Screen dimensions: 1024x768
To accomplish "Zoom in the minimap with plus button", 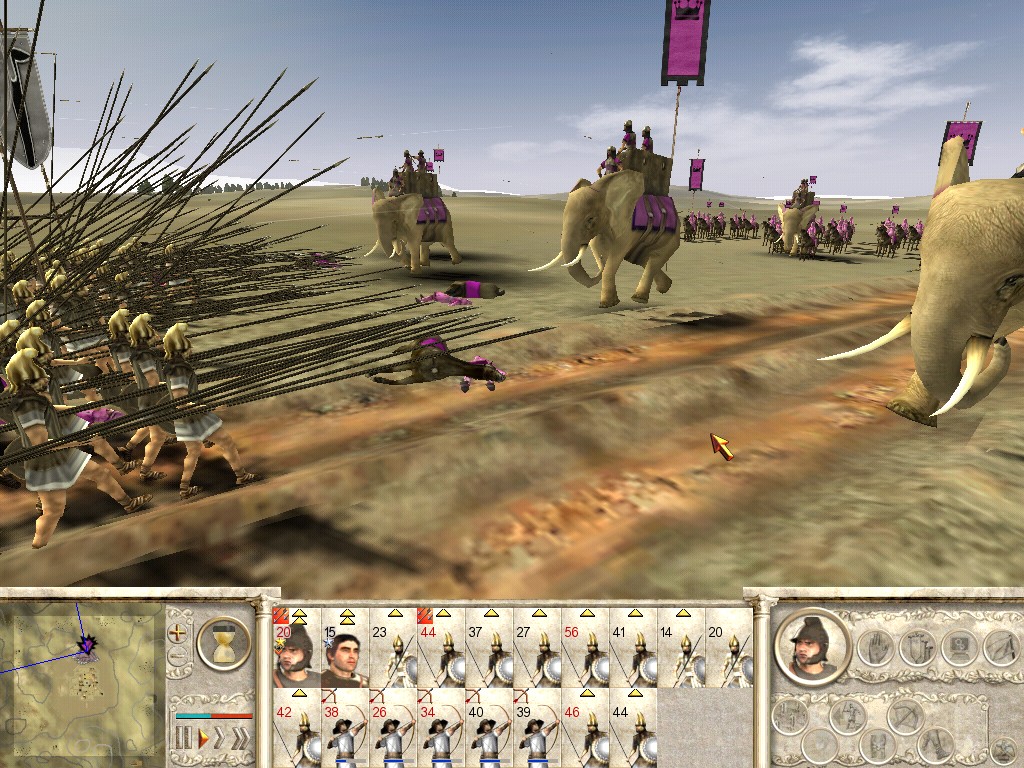I will pos(178,633).
